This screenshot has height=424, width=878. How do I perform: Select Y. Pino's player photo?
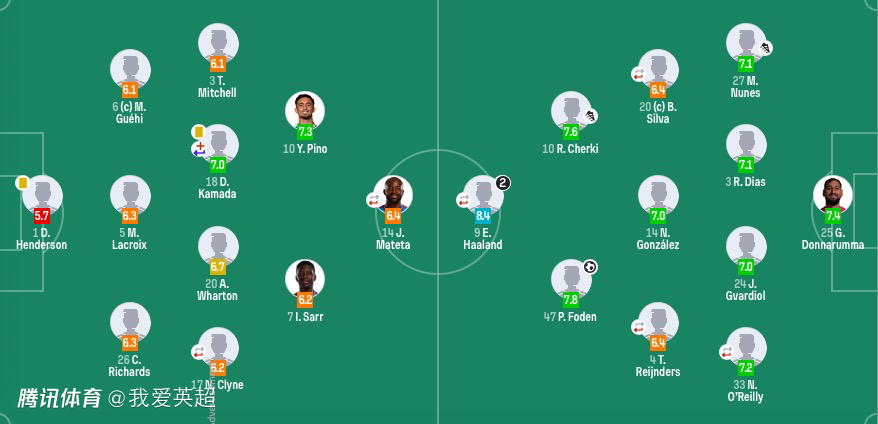tap(305, 112)
